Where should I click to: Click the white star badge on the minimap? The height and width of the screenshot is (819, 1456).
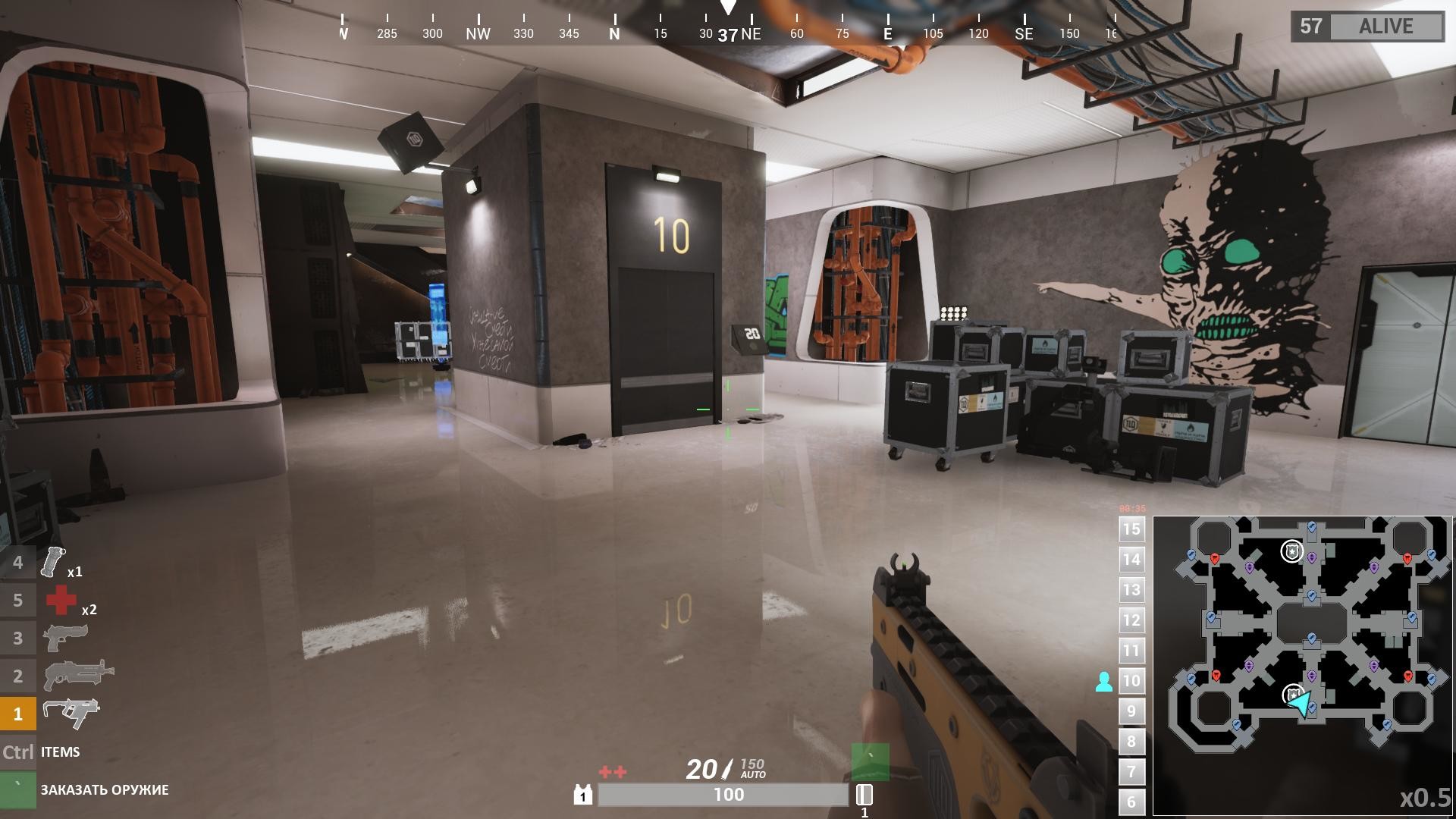(x=1292, y=551)
